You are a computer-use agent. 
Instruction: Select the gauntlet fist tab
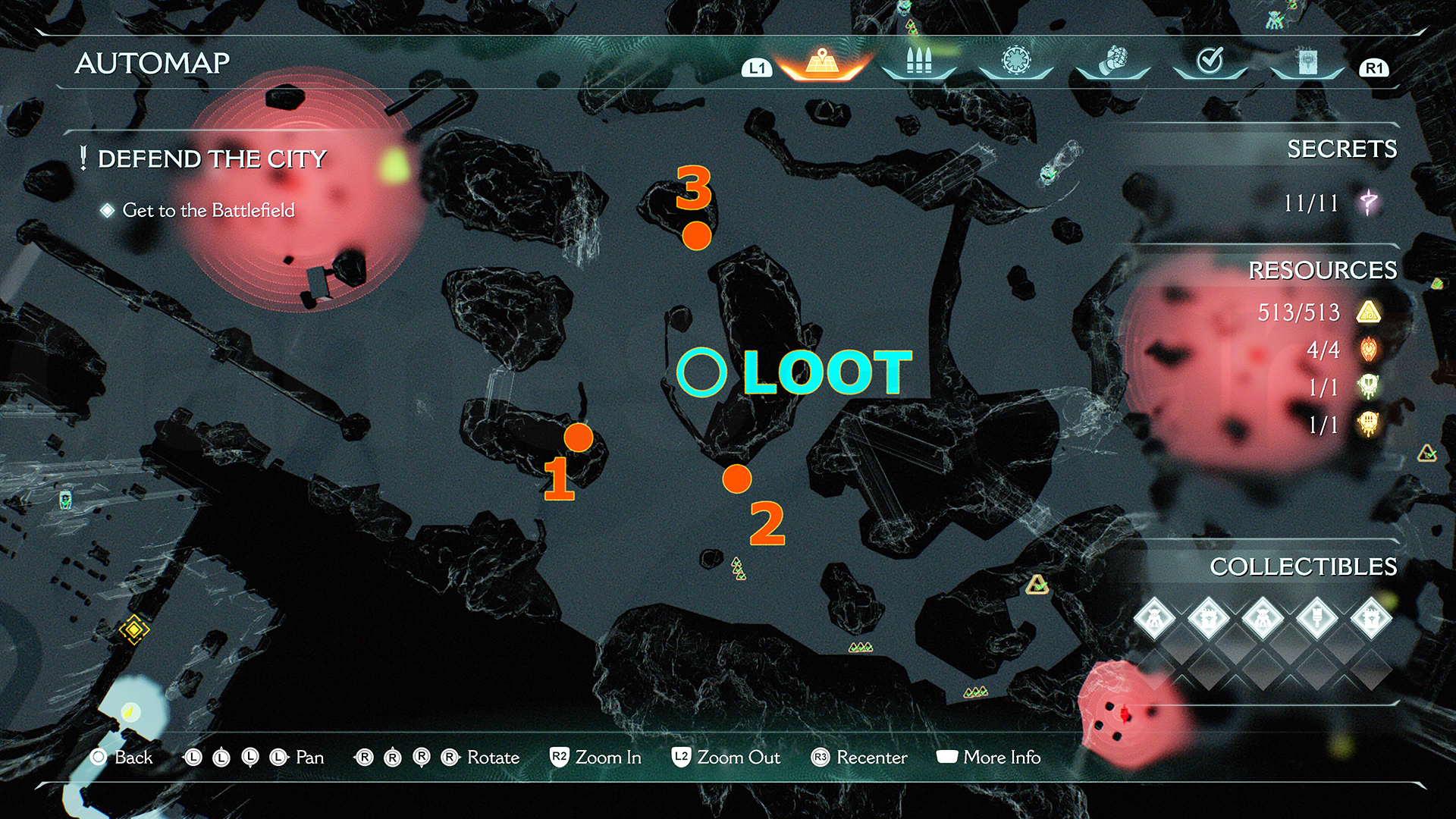(x=1113, y=61)
